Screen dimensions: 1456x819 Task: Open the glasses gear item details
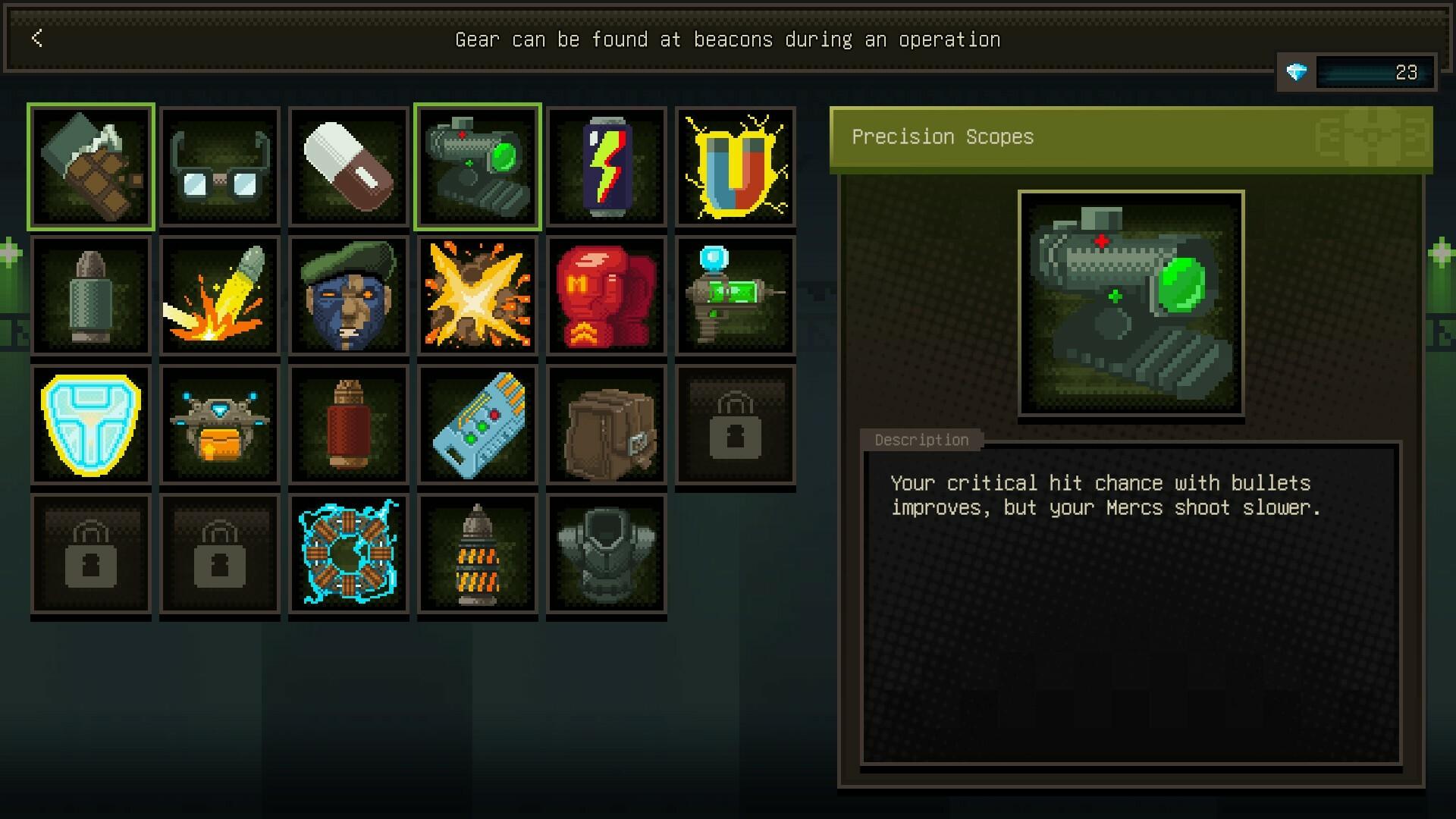[x=219, y=165]
